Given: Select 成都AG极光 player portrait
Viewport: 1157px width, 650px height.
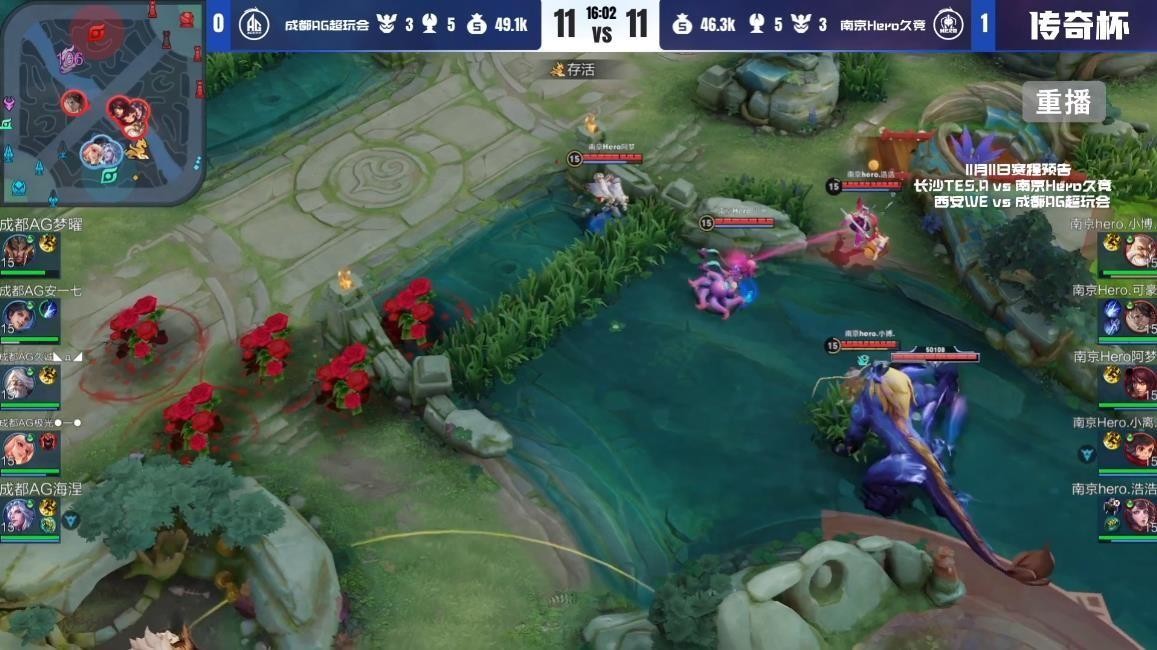Looking at the screenshot, I should pyautogui.click(x=18, y=448).
